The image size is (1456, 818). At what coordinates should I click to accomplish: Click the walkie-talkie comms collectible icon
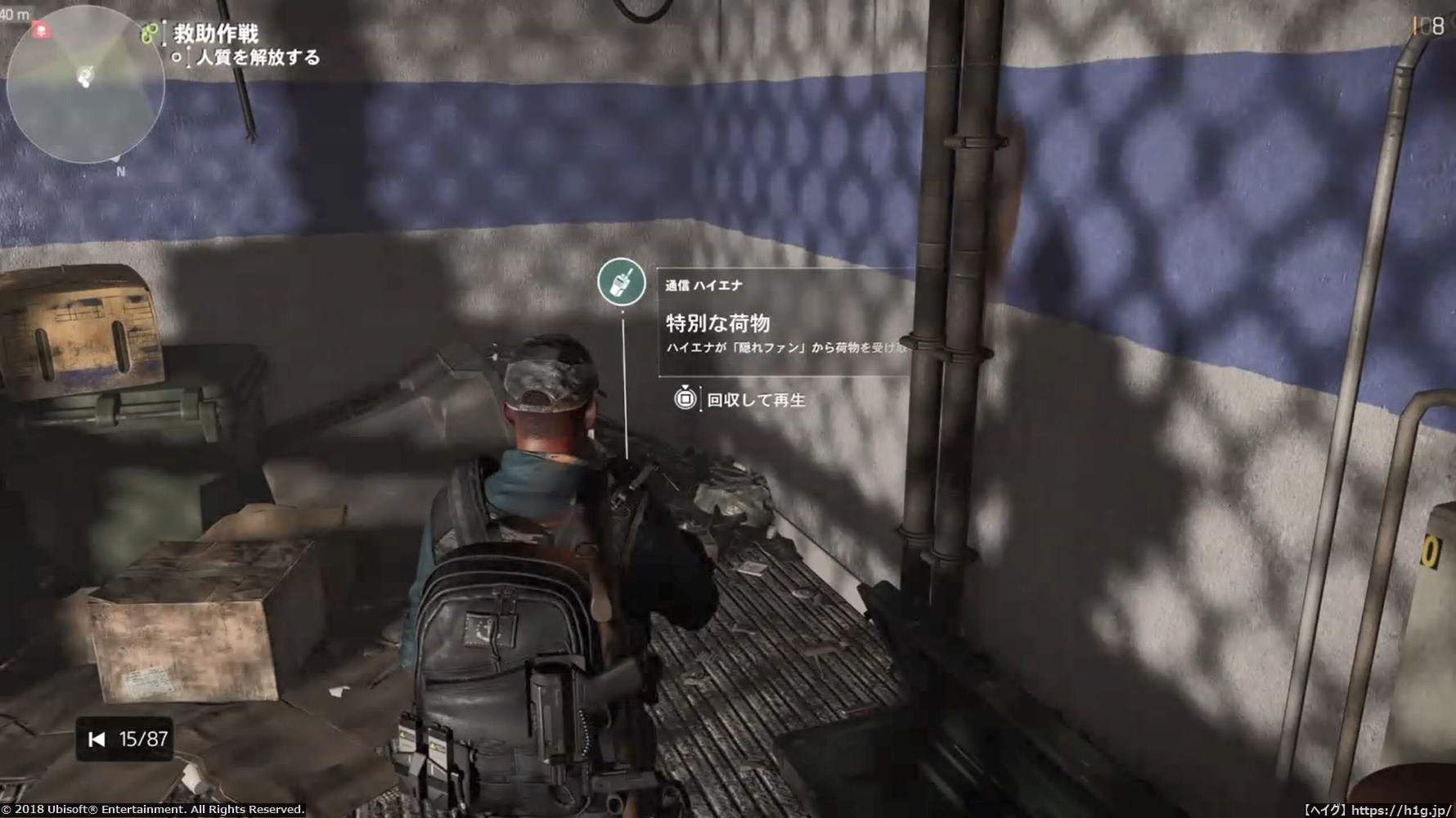pos(622,282)
